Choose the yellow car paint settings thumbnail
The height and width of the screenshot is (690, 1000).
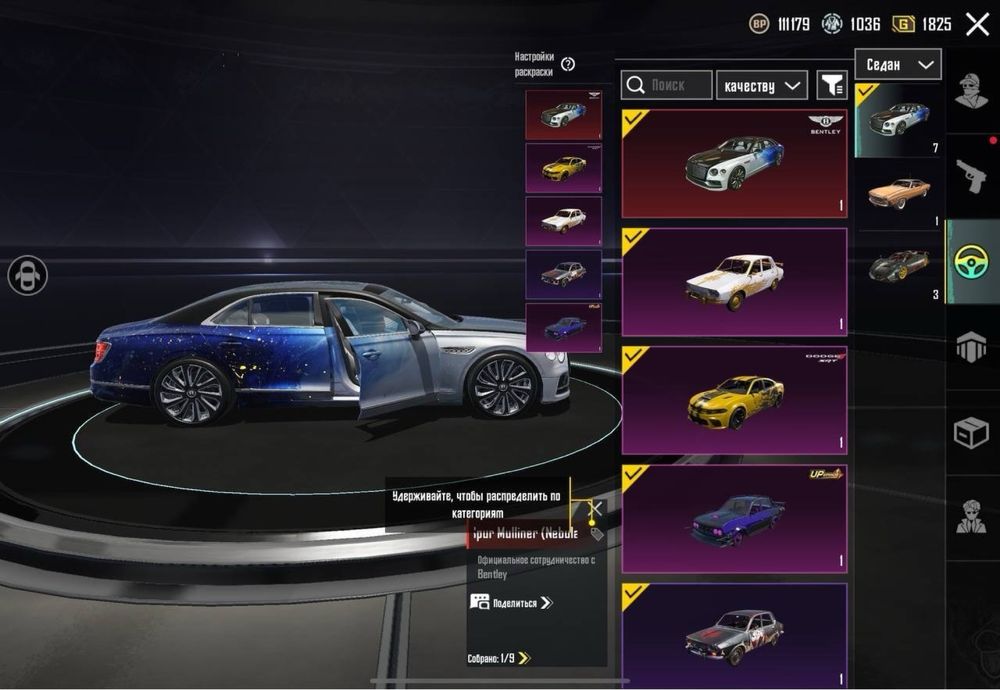563,168
